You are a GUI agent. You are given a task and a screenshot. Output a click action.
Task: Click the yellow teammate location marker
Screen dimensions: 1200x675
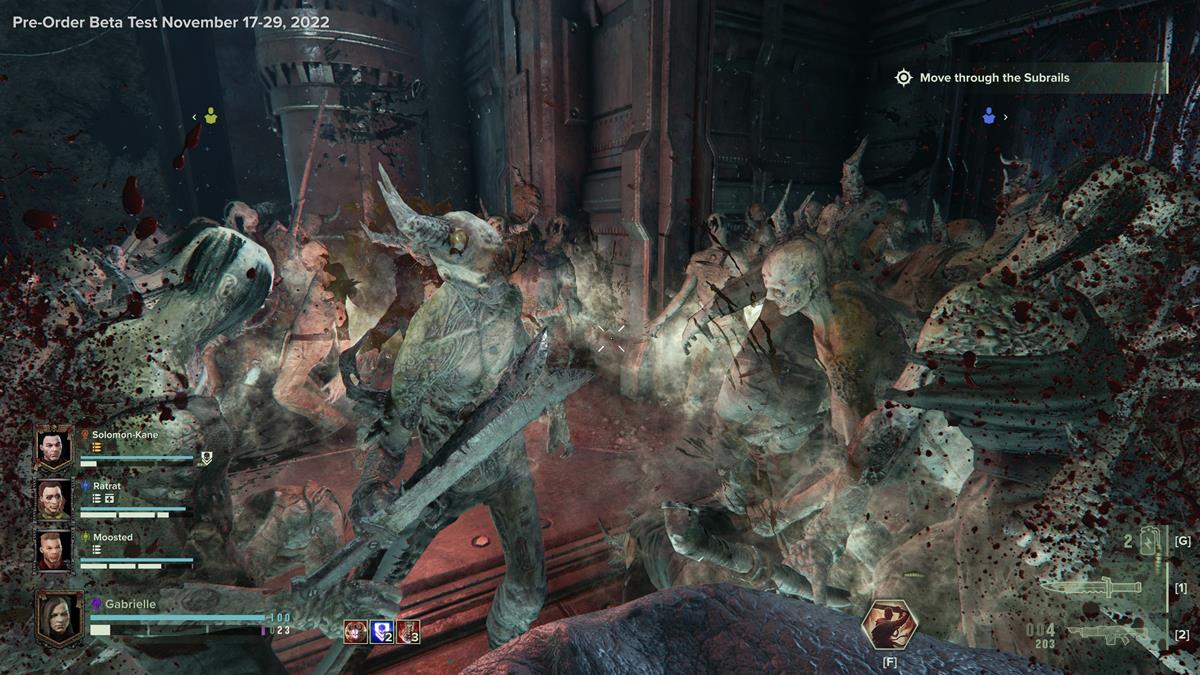pyautogui.click(x=211, y=117)
